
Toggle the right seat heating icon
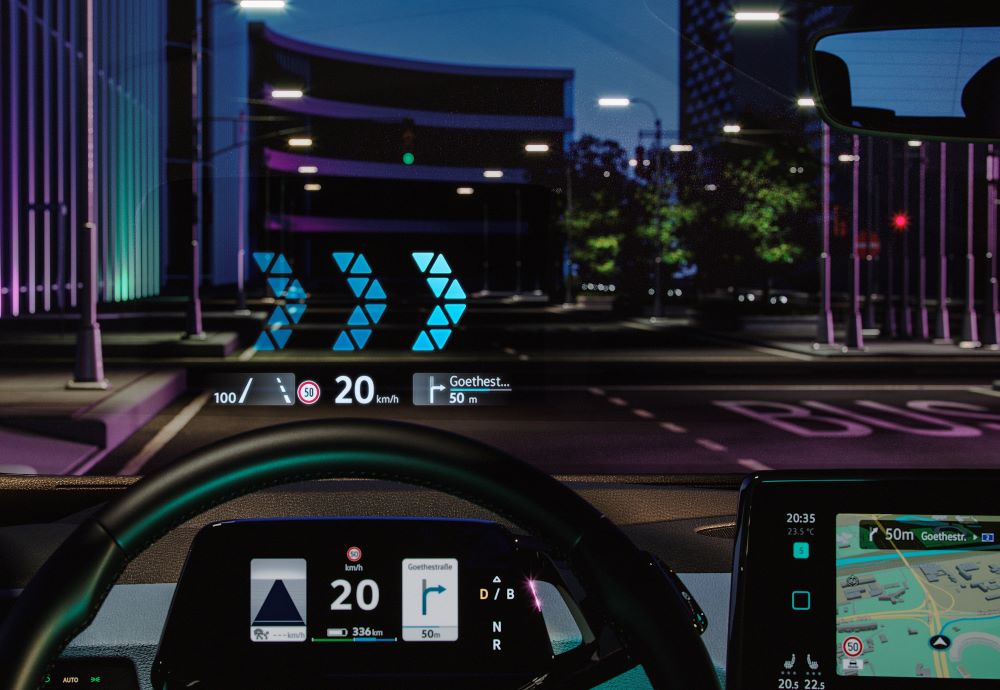coord(813,663)
